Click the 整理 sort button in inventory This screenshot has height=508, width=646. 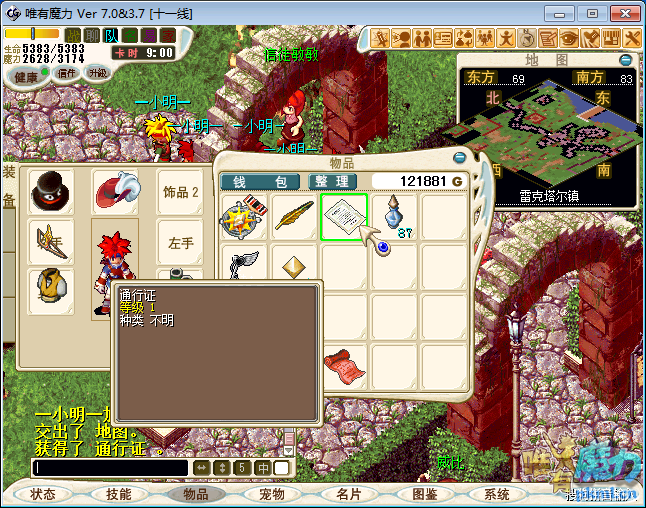click(329, 181)
